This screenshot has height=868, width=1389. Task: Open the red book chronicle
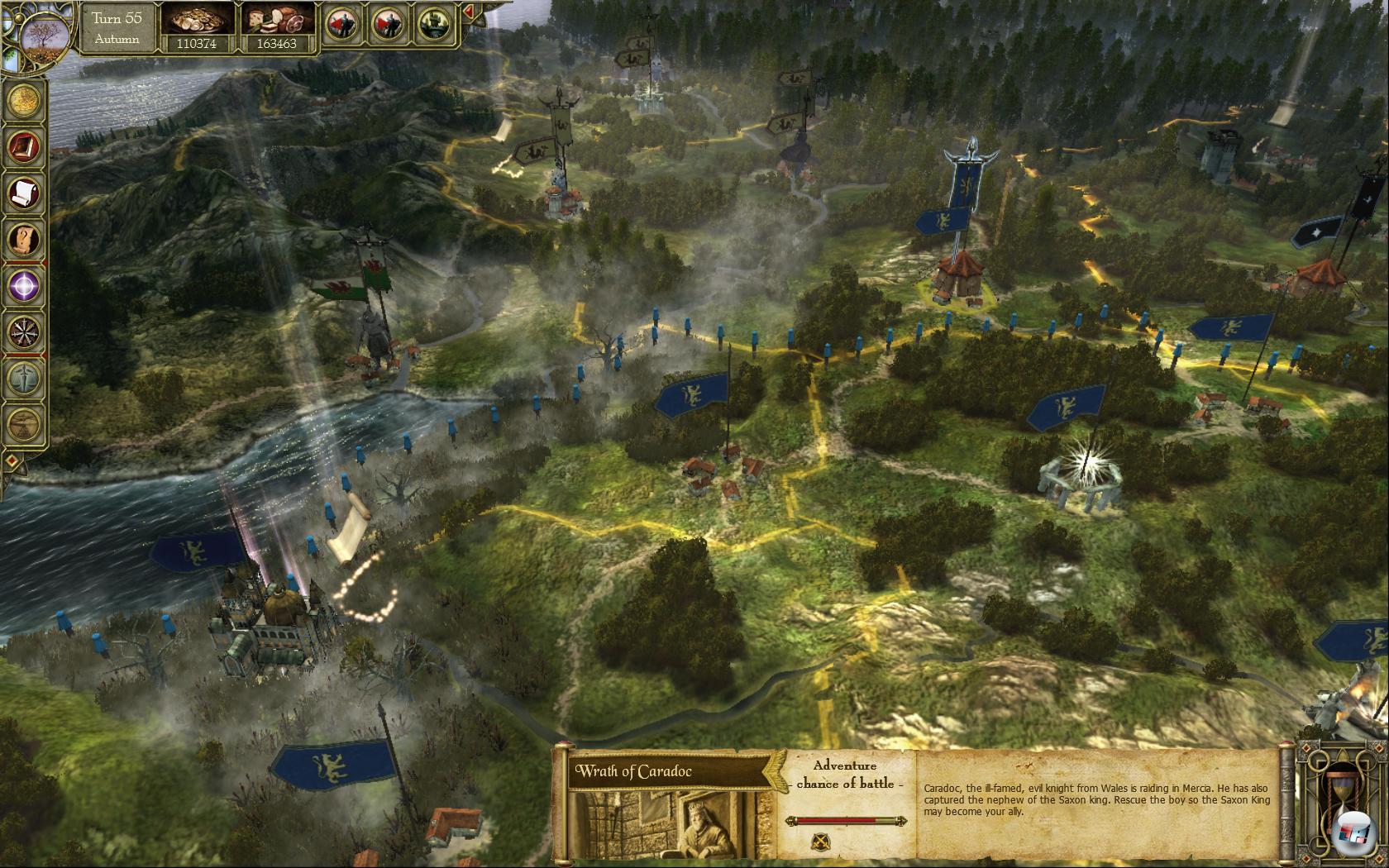25,147
